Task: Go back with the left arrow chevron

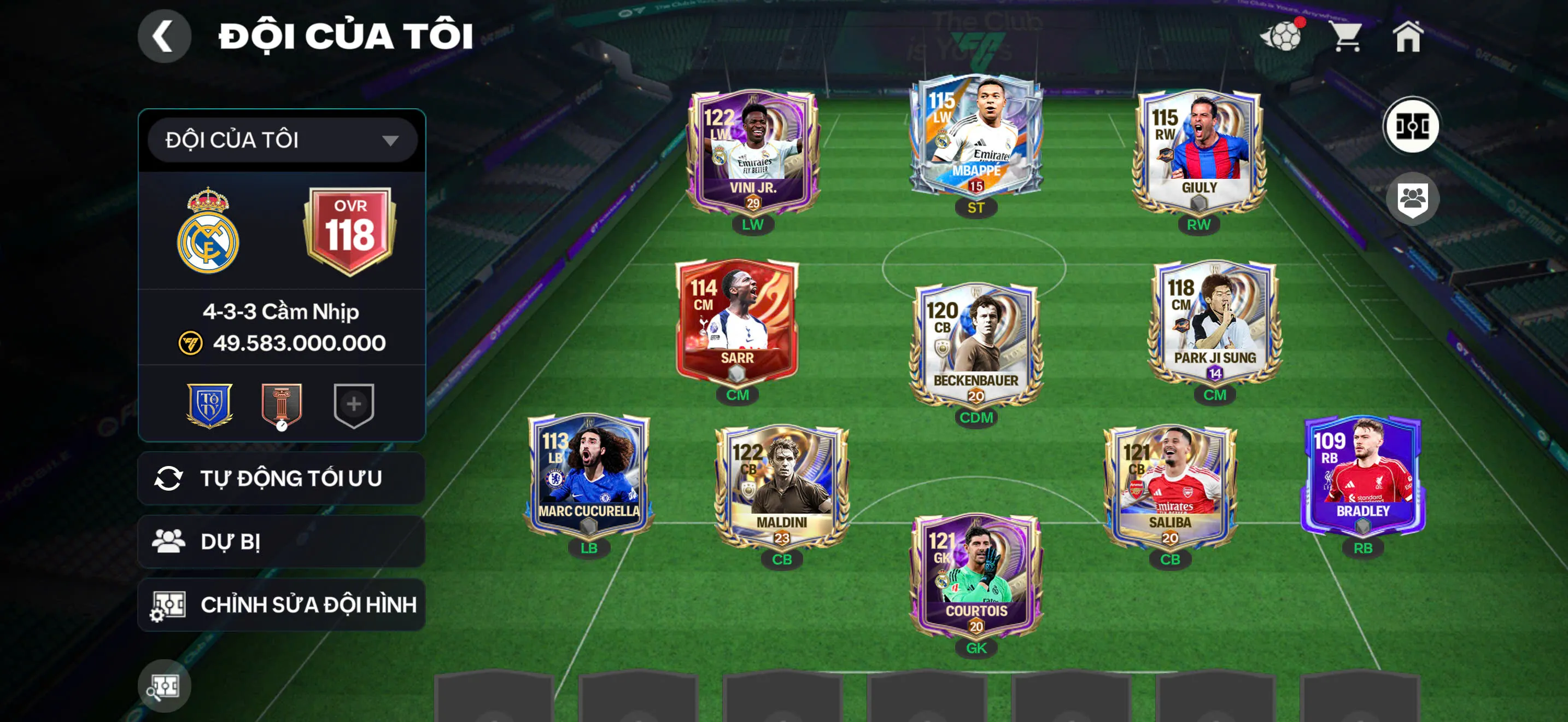Action: 163,36
